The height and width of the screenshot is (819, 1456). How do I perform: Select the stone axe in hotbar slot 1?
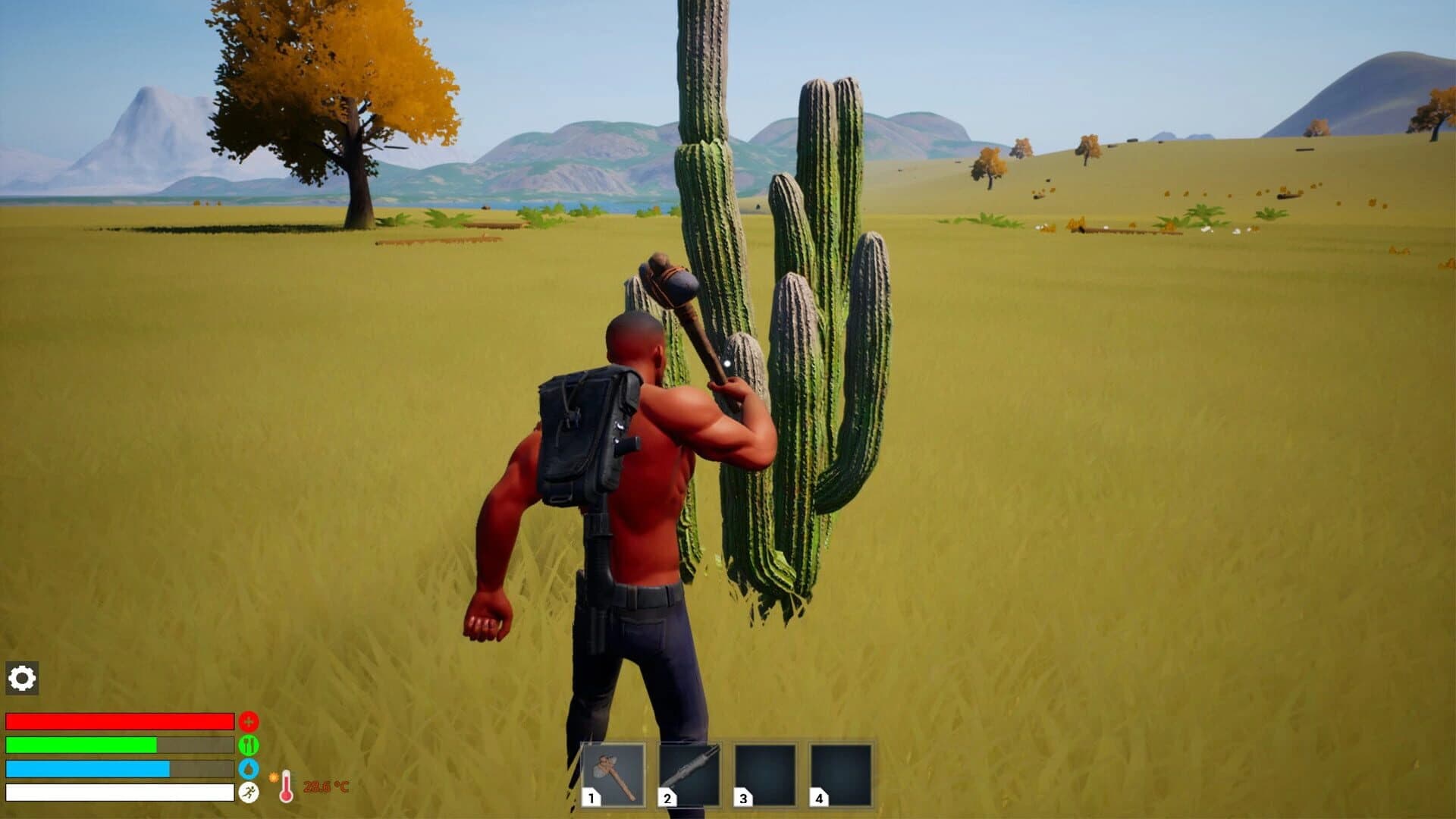click(613, 774)
